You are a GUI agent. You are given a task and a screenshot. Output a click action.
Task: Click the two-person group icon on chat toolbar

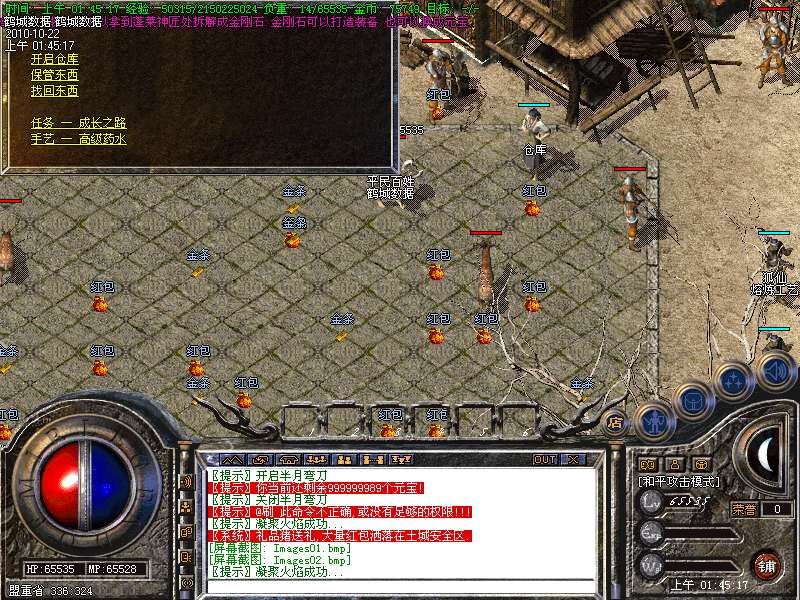coord(343,460)
